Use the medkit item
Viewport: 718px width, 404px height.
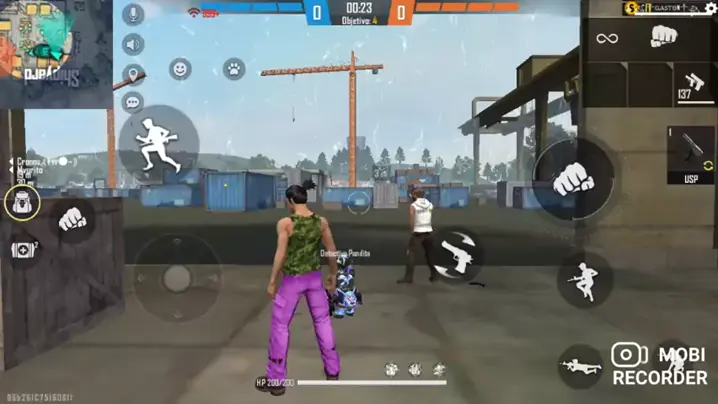pyautogui.click(x=23, y=249)
